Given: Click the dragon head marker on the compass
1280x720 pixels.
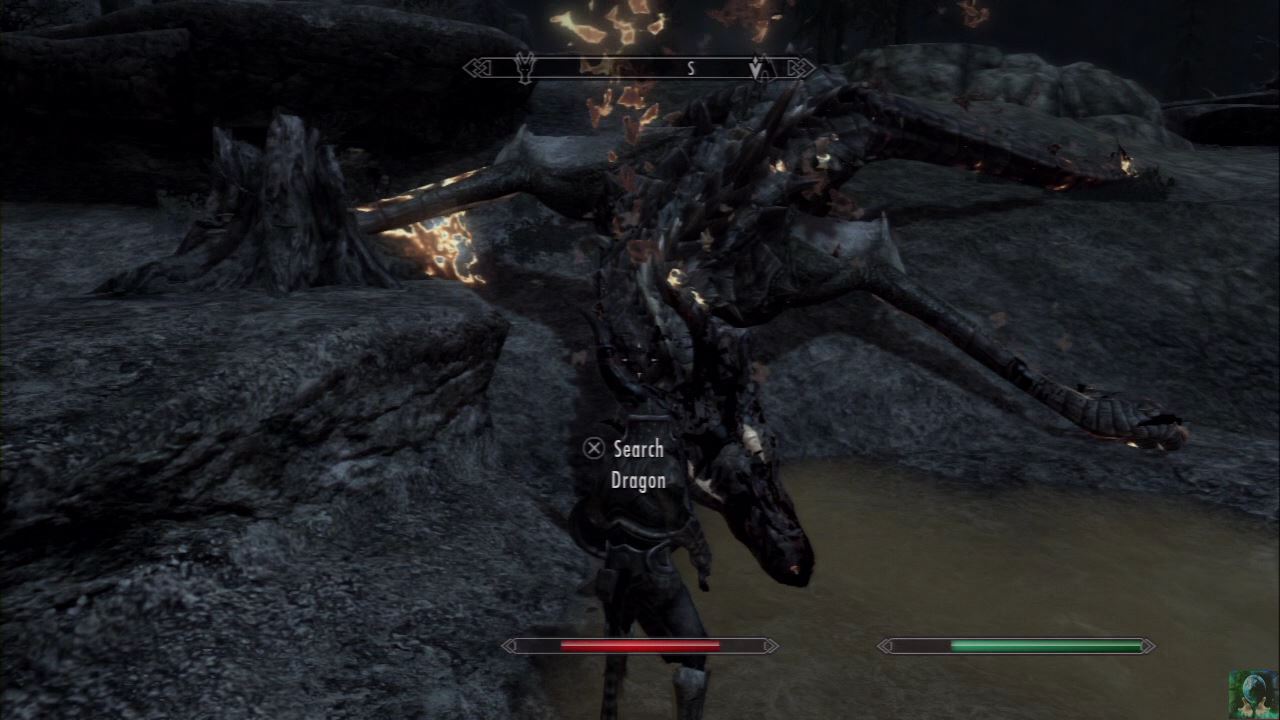Looking at the screenshot, I should [524, 67].
